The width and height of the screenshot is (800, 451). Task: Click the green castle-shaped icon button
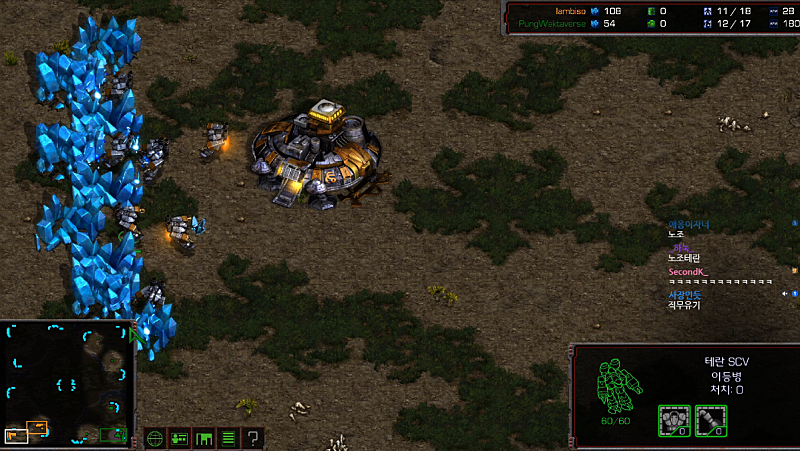(x=204, y=438)
